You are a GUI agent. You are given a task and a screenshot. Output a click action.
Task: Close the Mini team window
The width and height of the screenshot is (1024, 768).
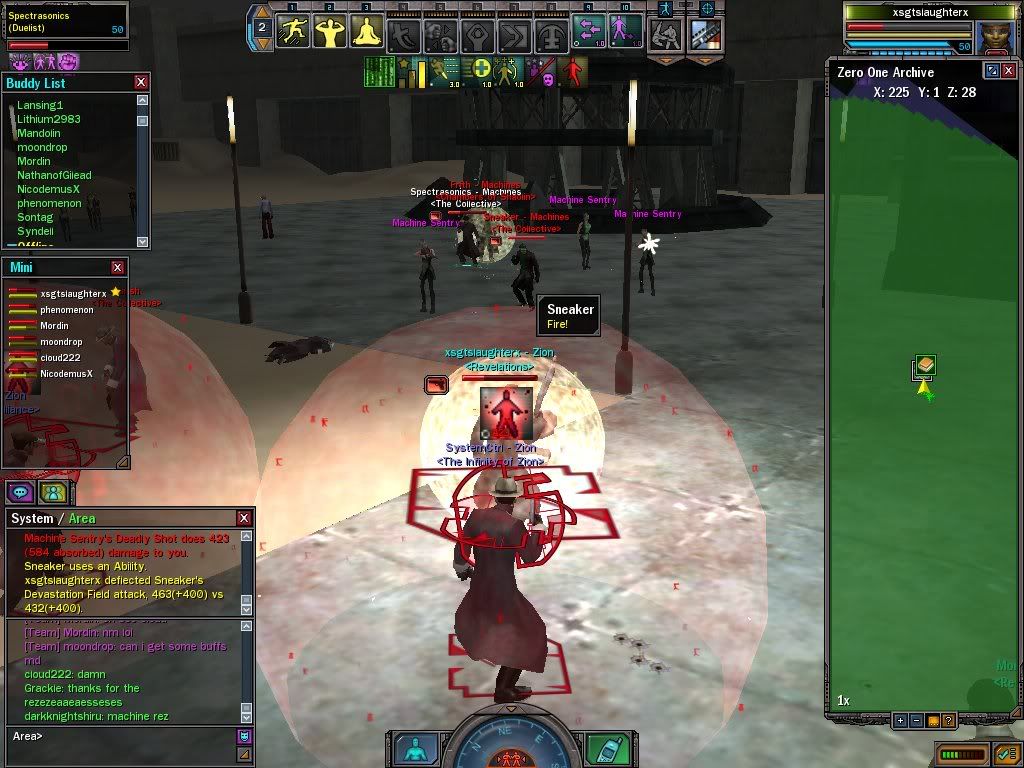pos(118,267)
